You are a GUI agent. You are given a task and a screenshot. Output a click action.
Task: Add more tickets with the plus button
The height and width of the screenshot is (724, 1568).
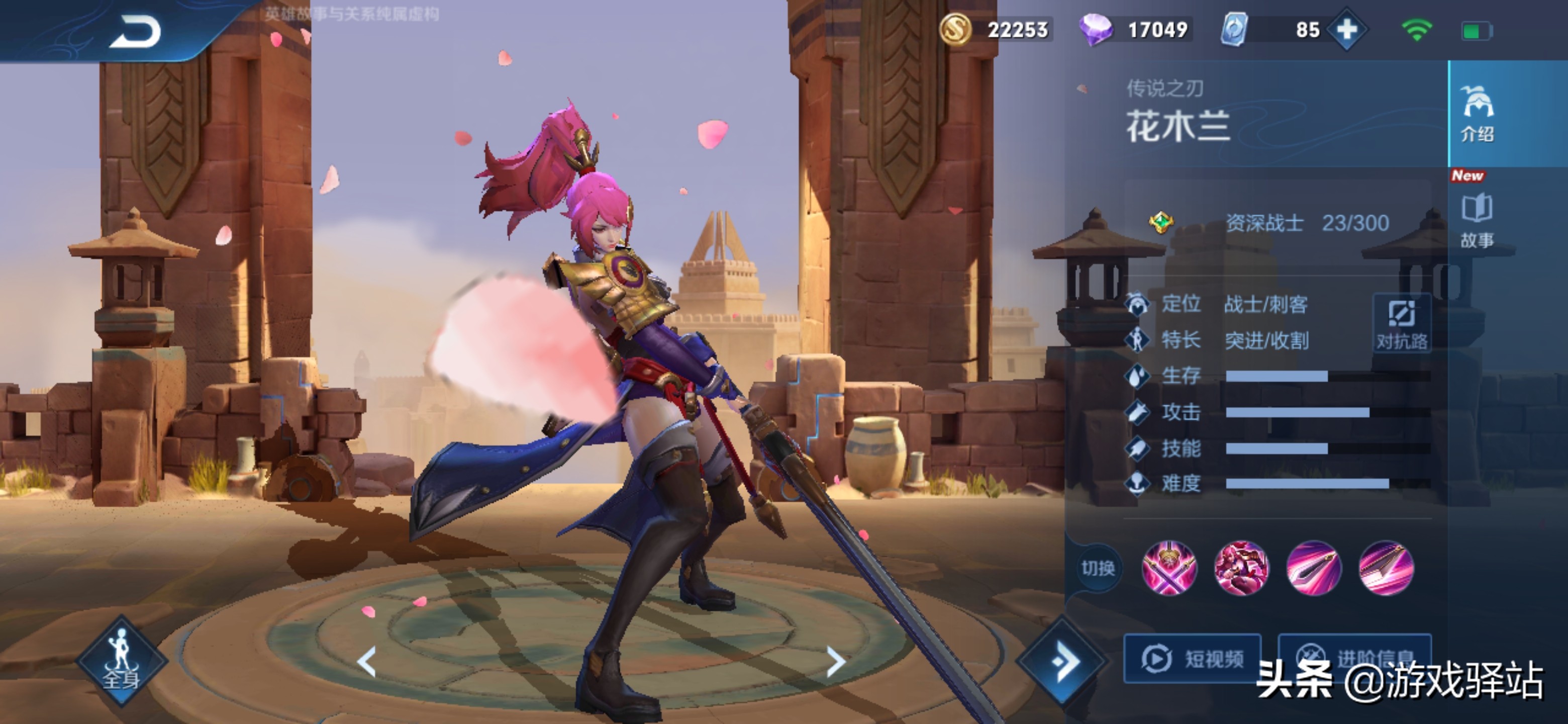tap(1347, 29)
